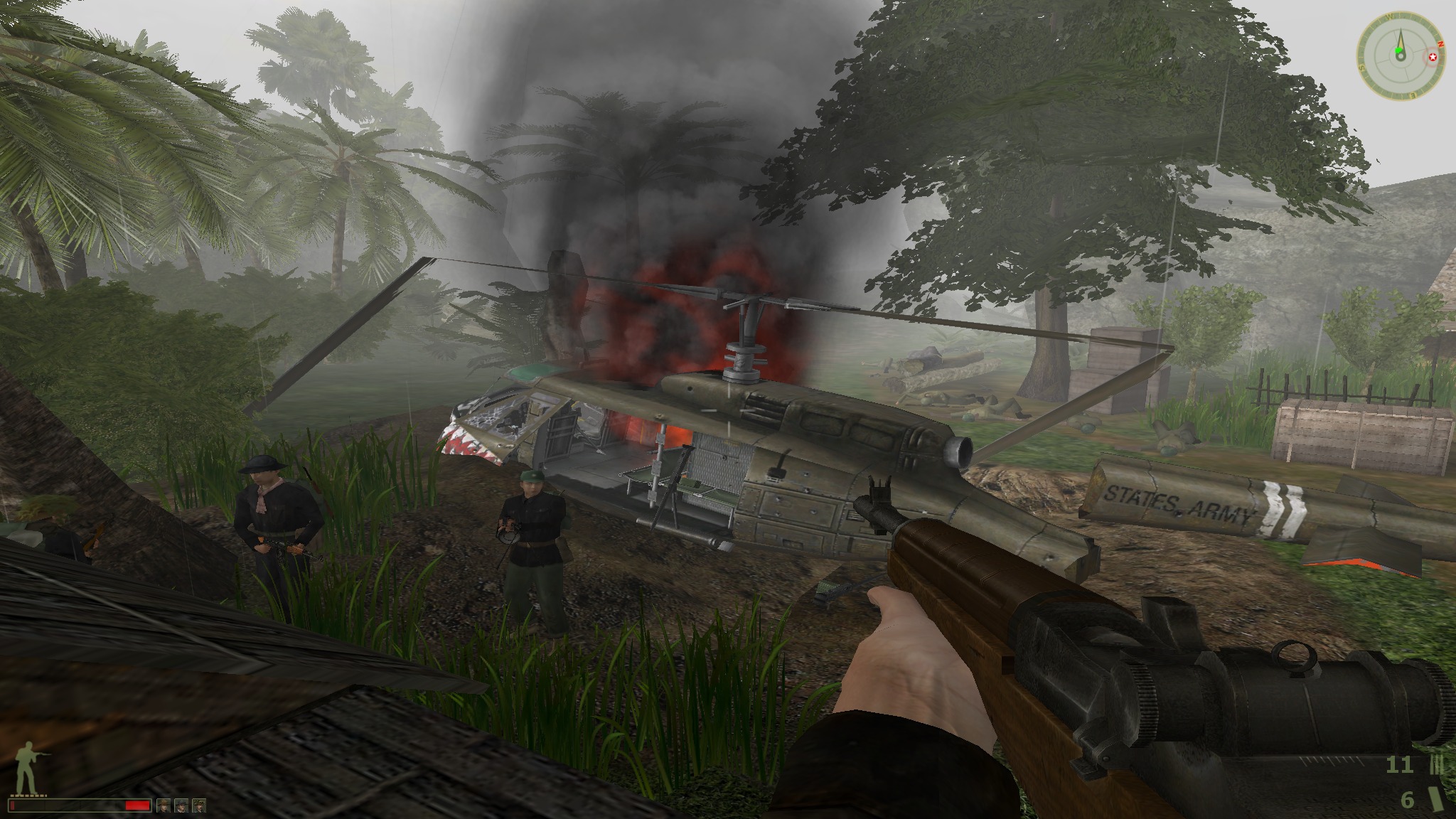
Task: Click the N direction letter on the compass ring
Action: pos(1440,44)
